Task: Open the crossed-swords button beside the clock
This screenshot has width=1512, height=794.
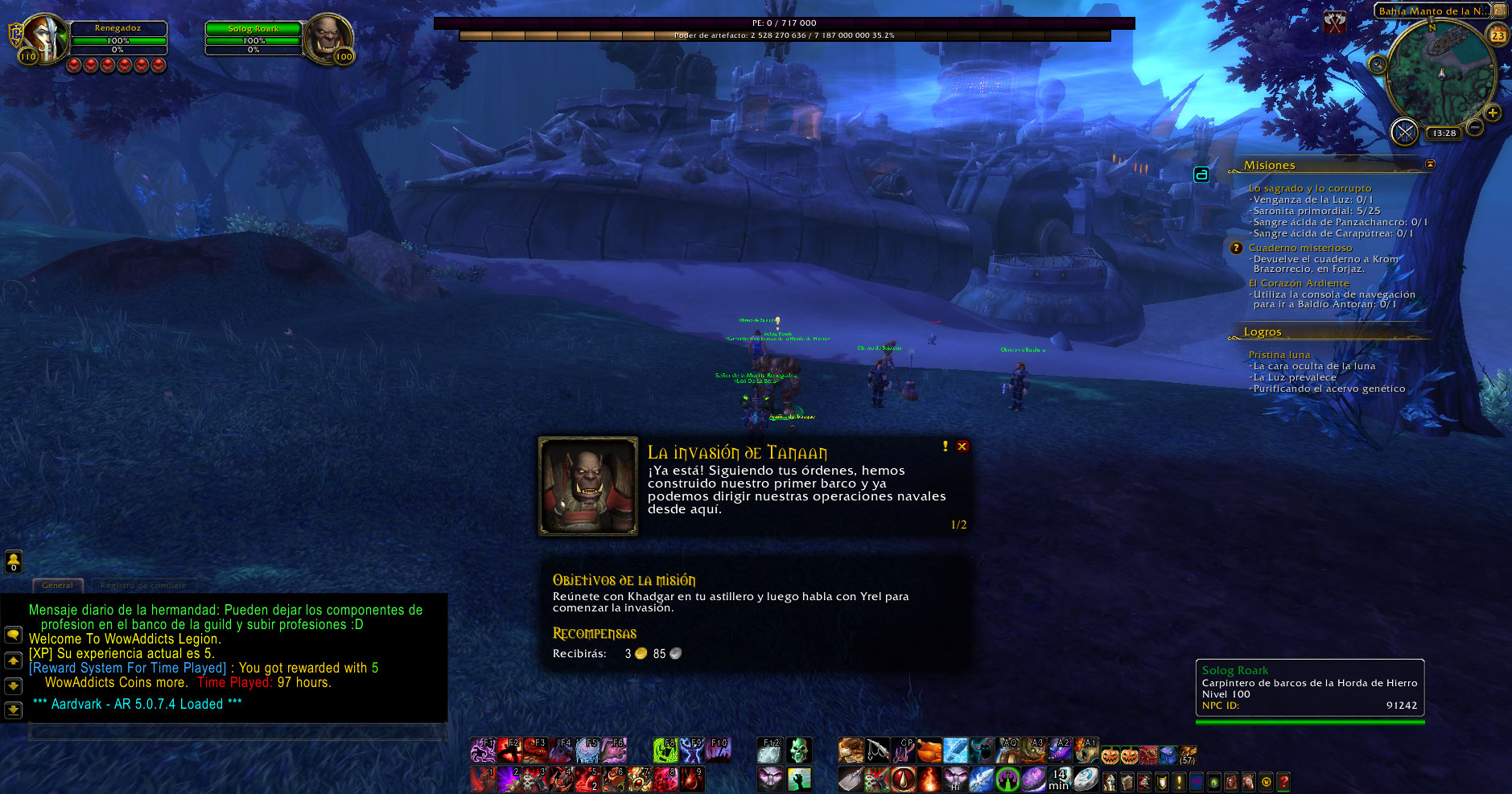Action: (1404, 133)
